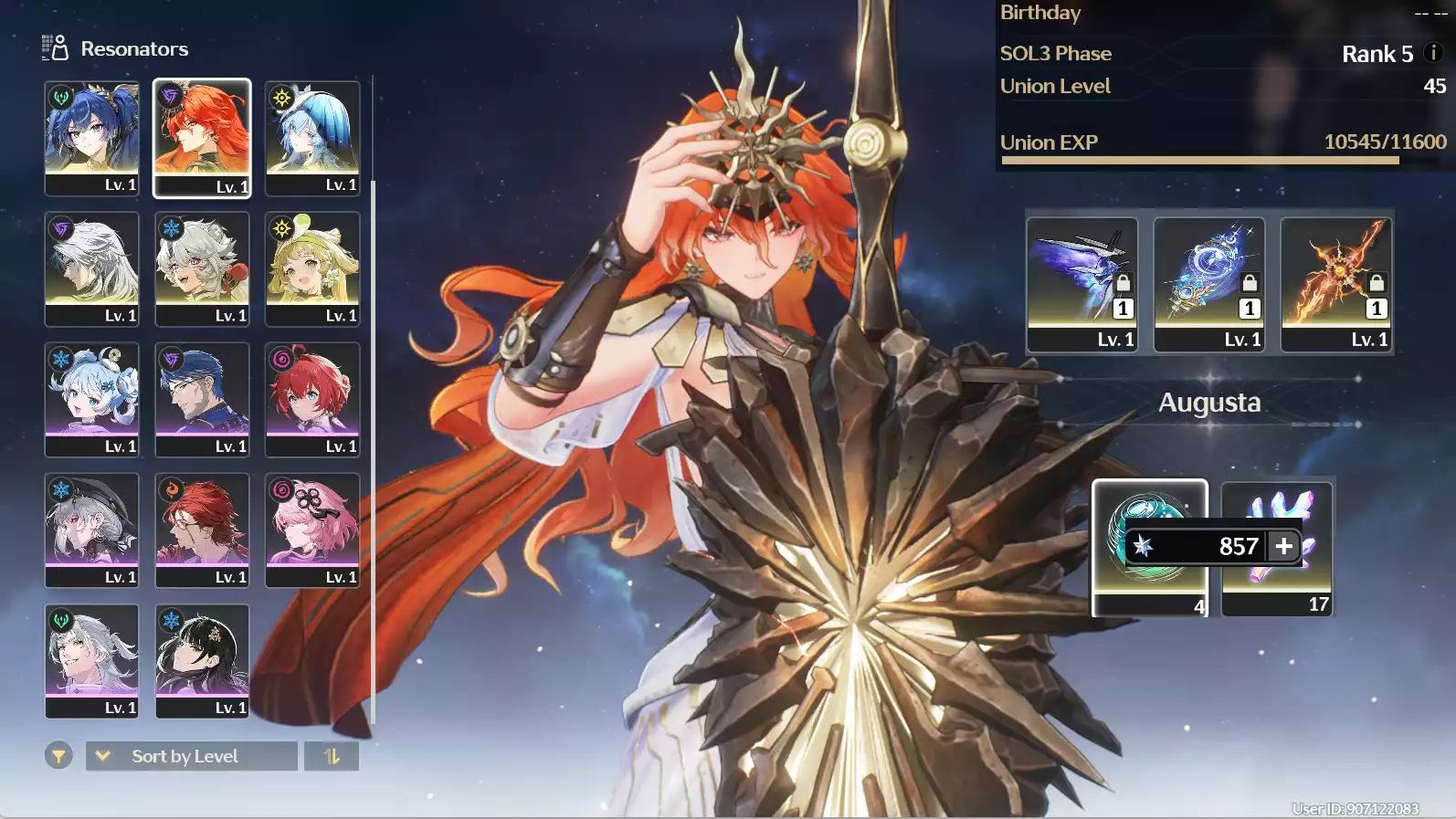Choose the blue-haired resonator with white hat

[312, 138]
